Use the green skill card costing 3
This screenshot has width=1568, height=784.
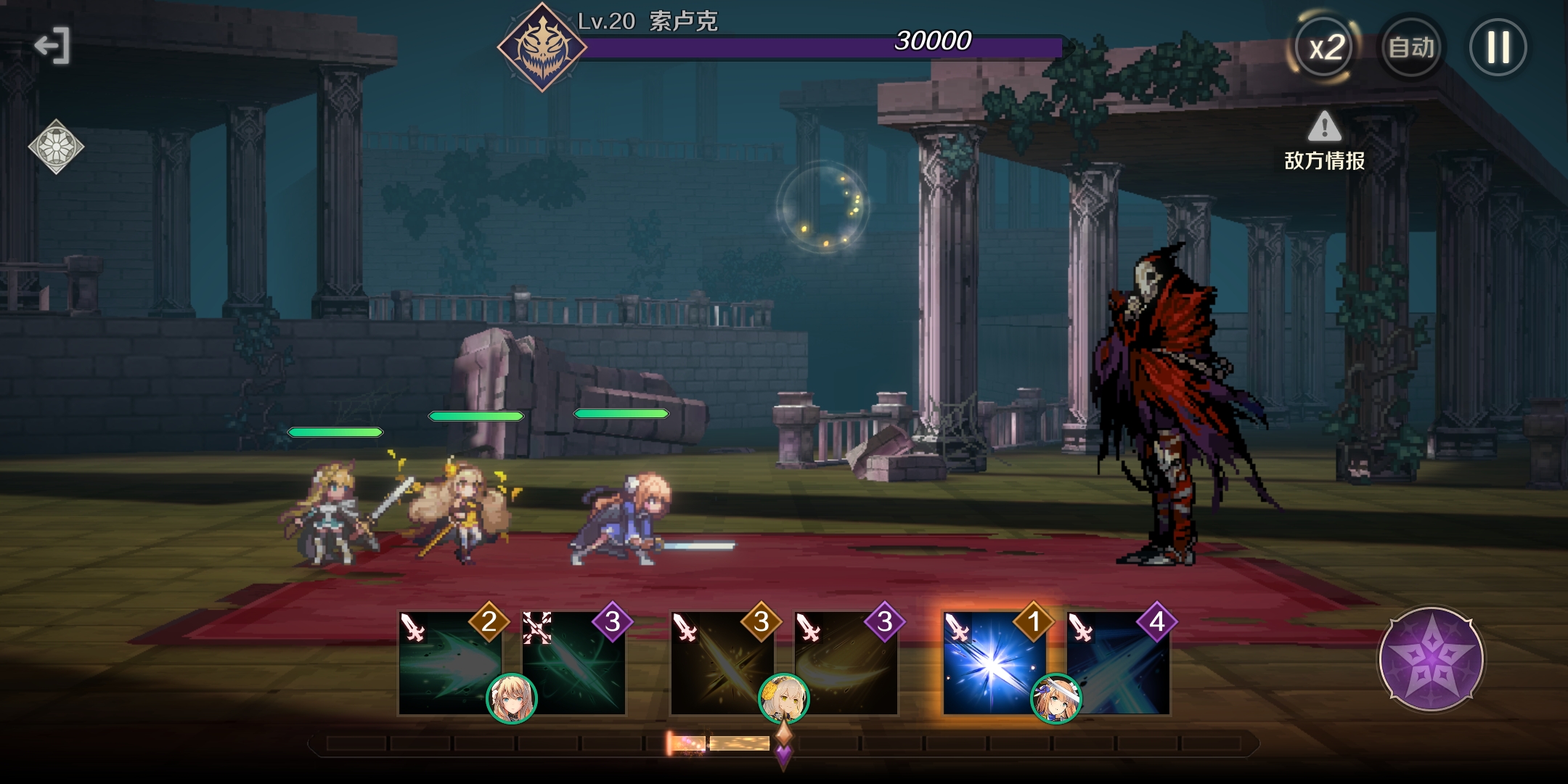coord(573,663)
